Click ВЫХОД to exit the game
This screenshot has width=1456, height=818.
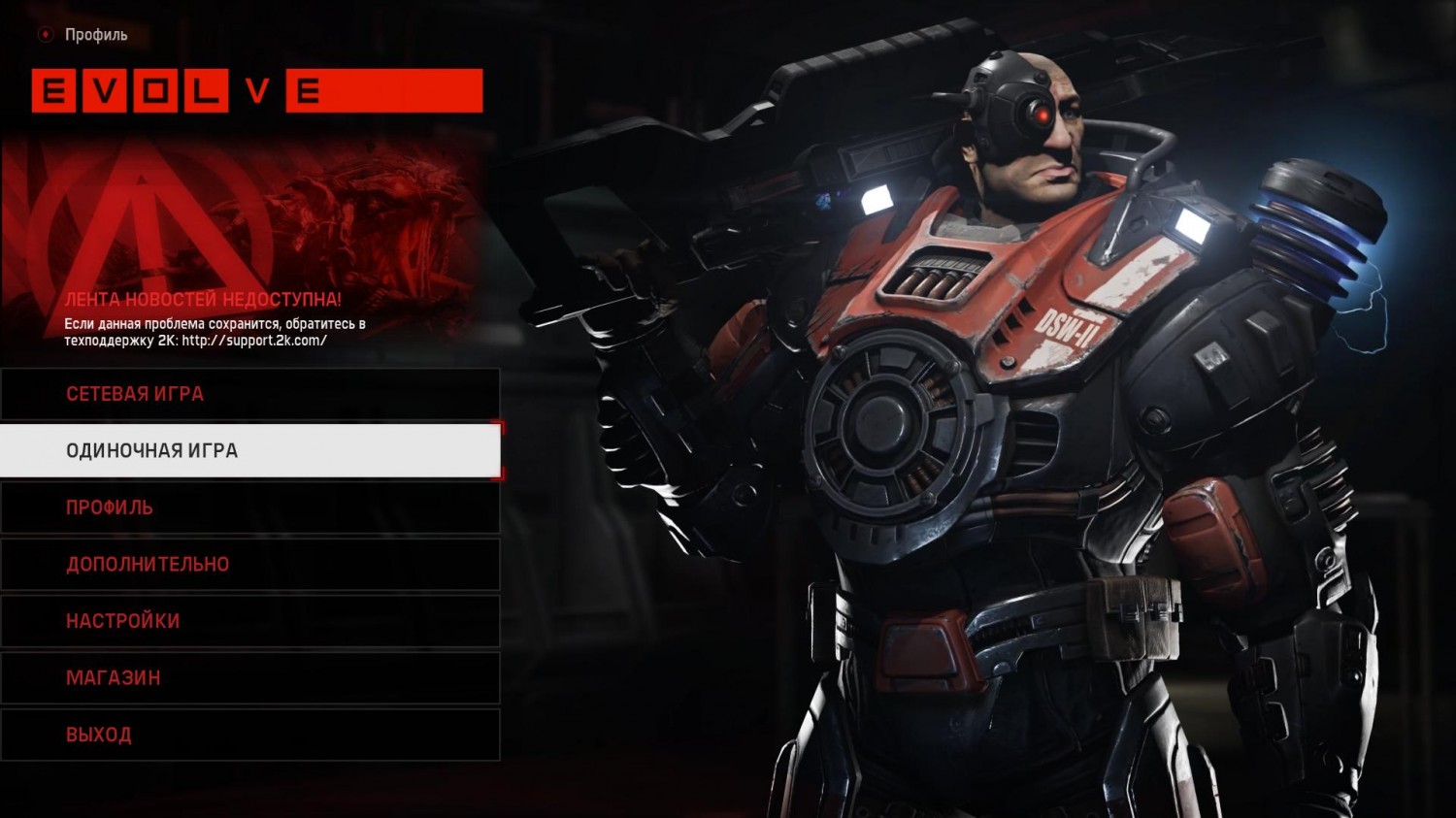coord(98,734)
